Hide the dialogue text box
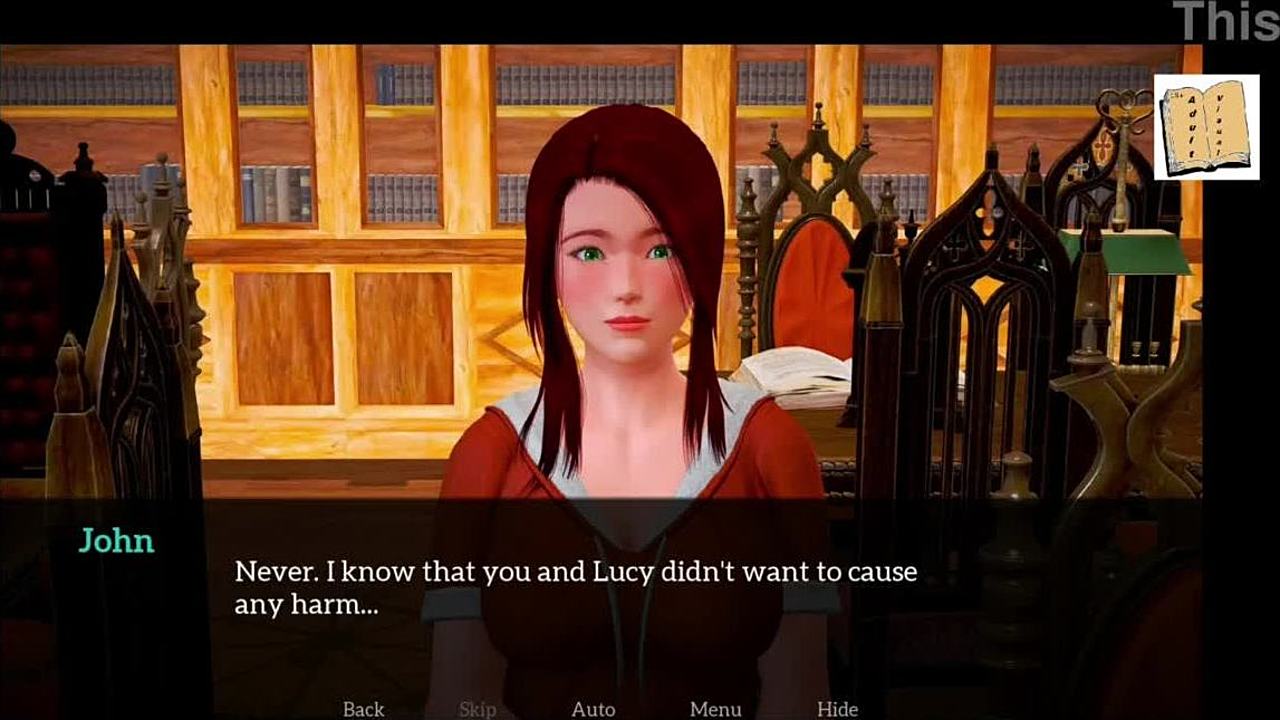Screen dimensions: 1280x720 coord(837,709)
